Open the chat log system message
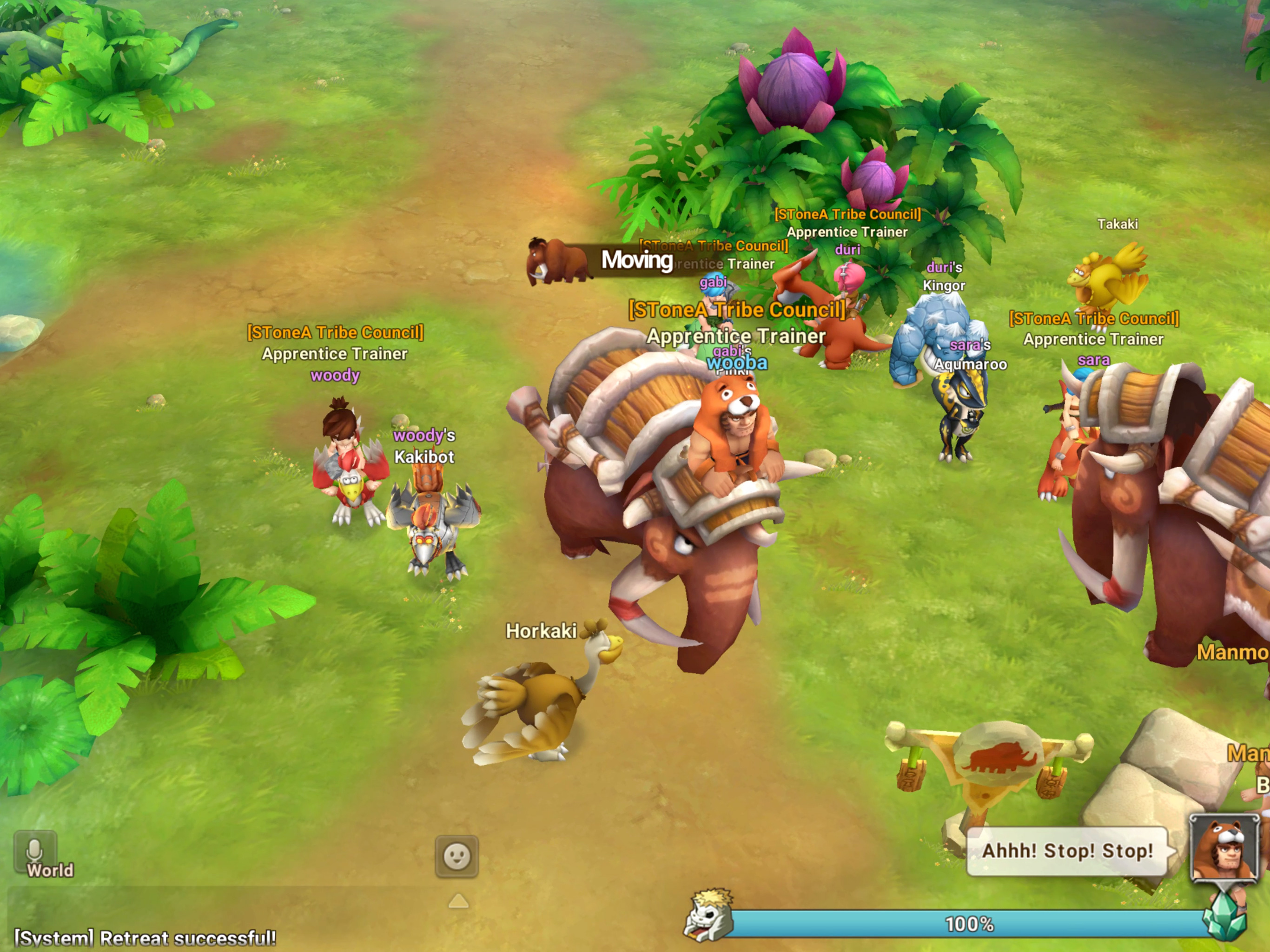The image size is (1270, 952). click(x=145, y=938)
